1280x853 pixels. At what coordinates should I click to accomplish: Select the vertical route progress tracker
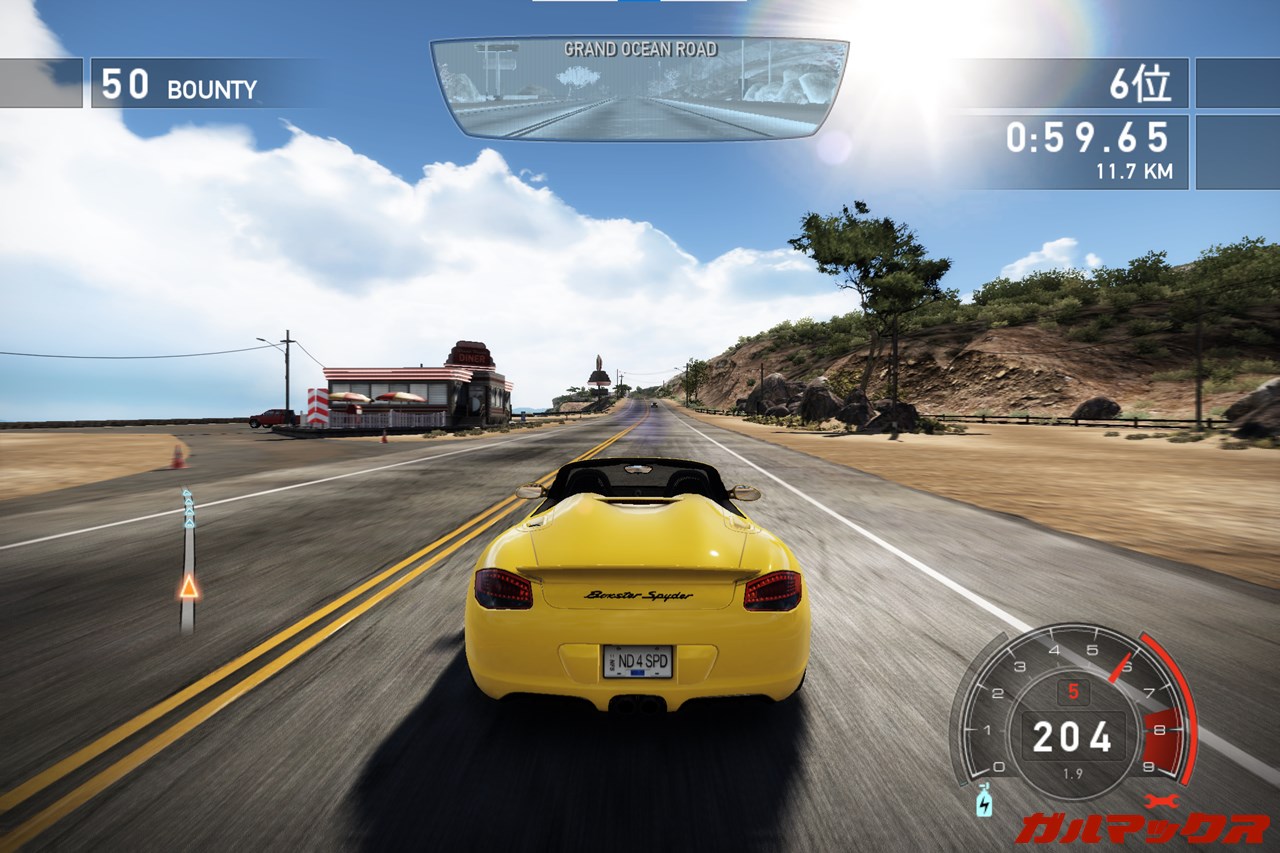(x=187, y=562)
